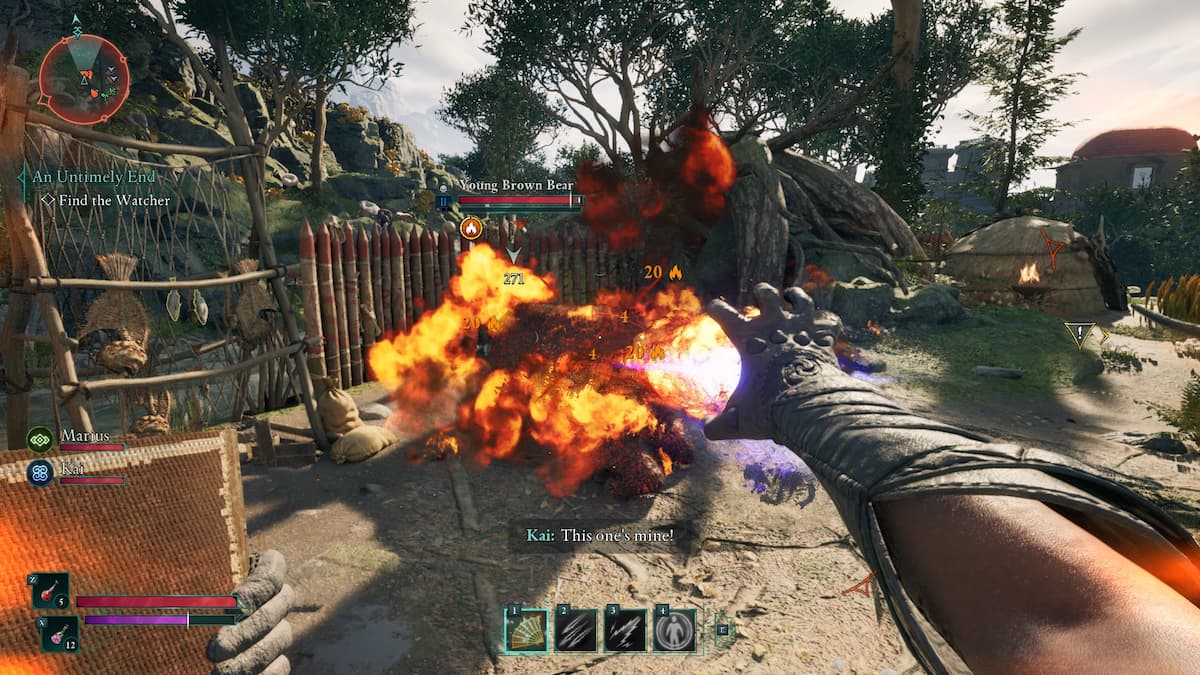The image size is (1200, 675).
Task: Select the An Untimely End quest tracker
Action: [93, 177]
